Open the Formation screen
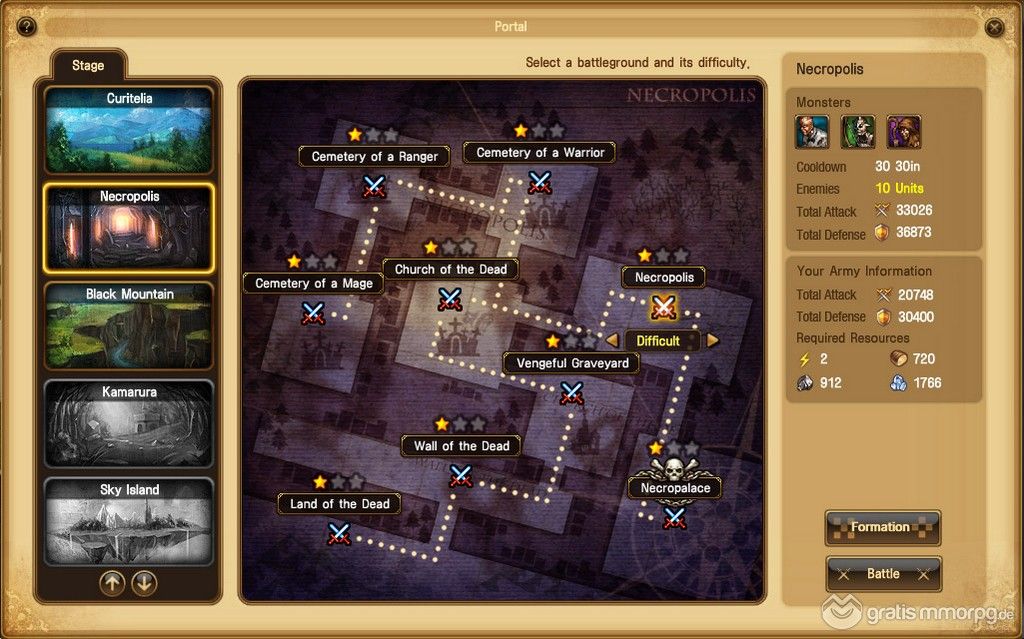 pyautogui.click(x=882, y=527)
